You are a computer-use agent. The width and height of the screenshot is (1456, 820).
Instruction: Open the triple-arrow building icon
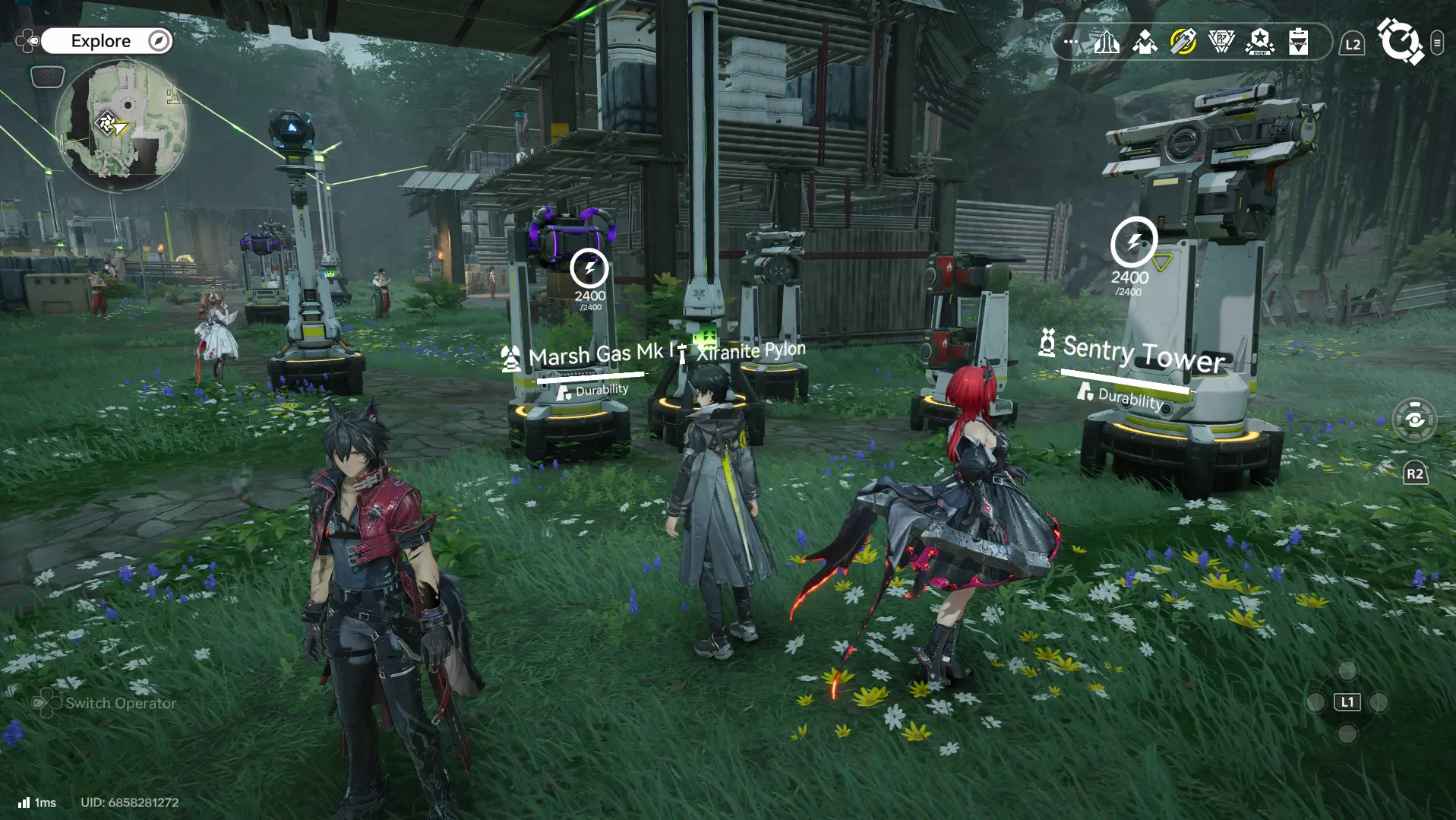tap(1107, 42)
